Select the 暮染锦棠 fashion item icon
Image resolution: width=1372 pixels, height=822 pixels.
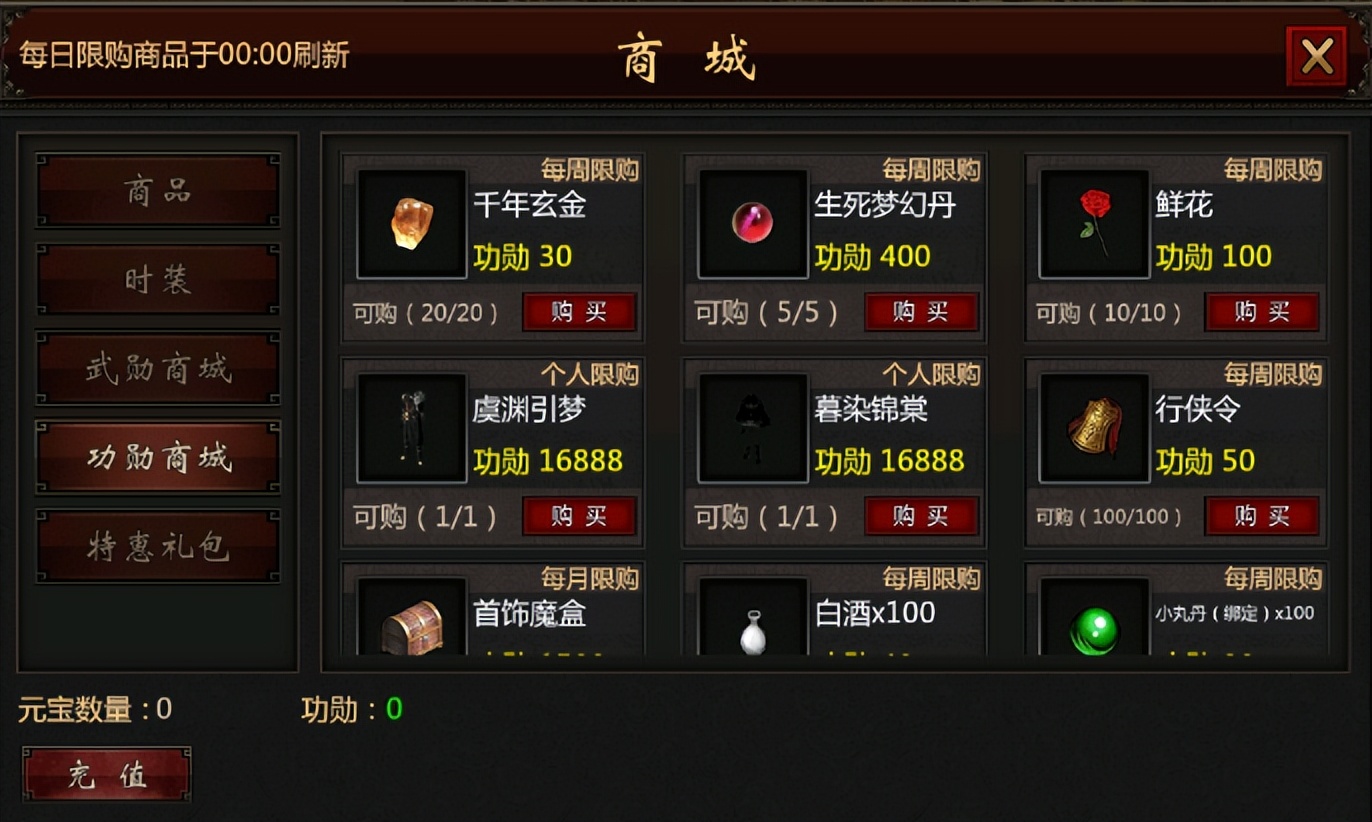[752, 427]
